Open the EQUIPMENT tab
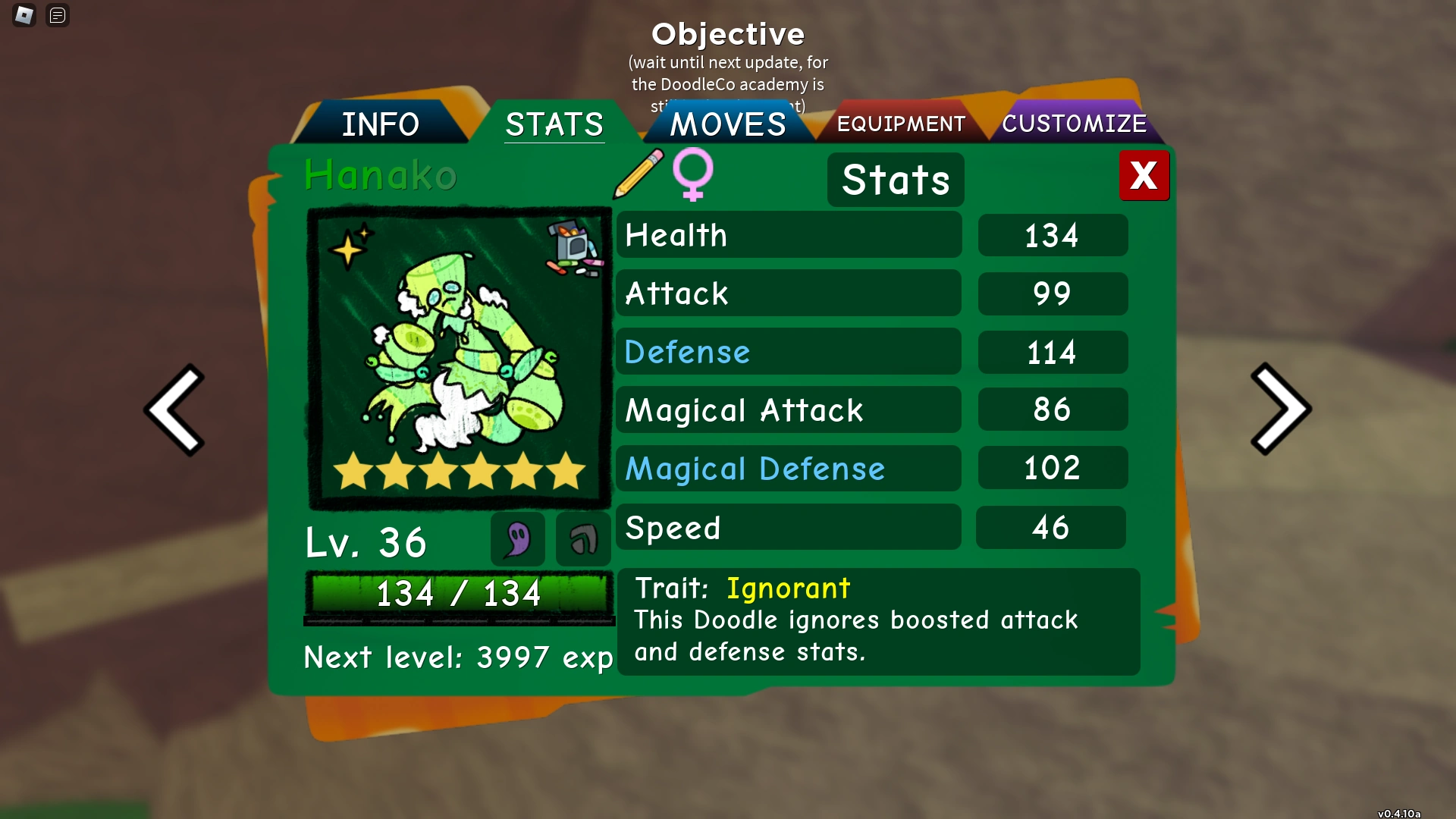Screen dimensions: 1456x819 (901, 123)
